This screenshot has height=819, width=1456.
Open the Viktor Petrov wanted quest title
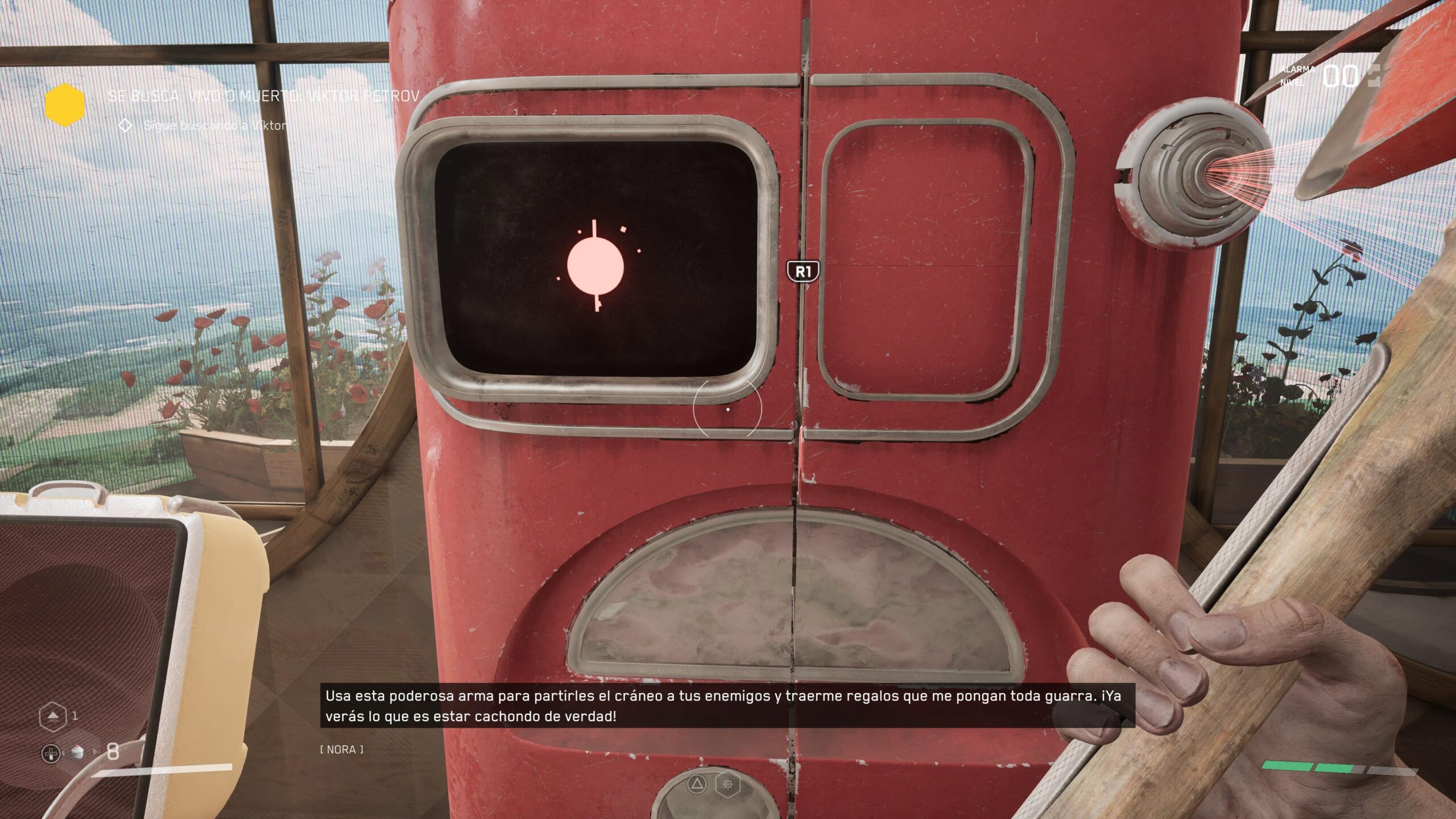pyautogui.click(x=263, y=96)
